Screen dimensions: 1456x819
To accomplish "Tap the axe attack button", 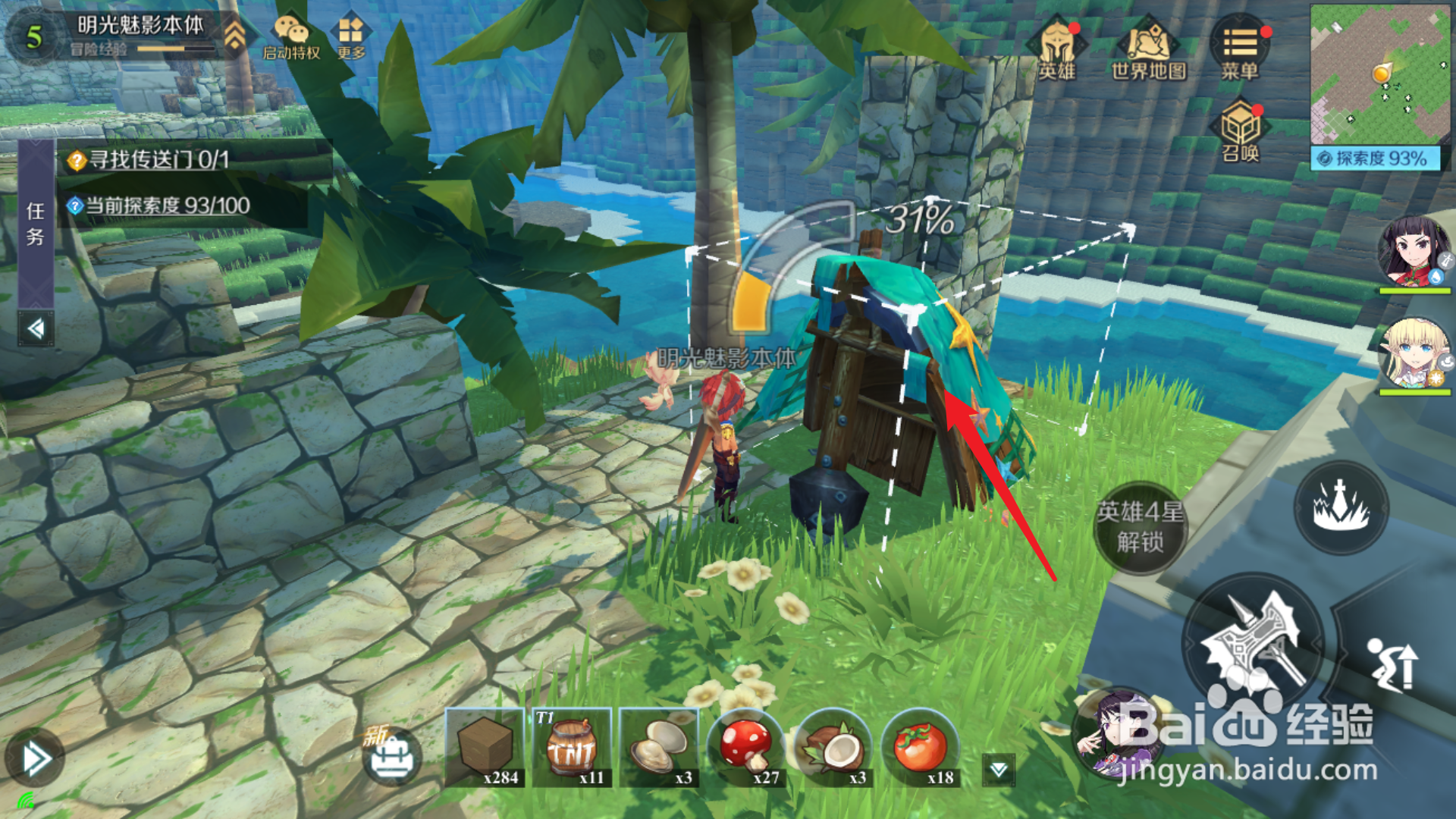I will point(1254,643).
